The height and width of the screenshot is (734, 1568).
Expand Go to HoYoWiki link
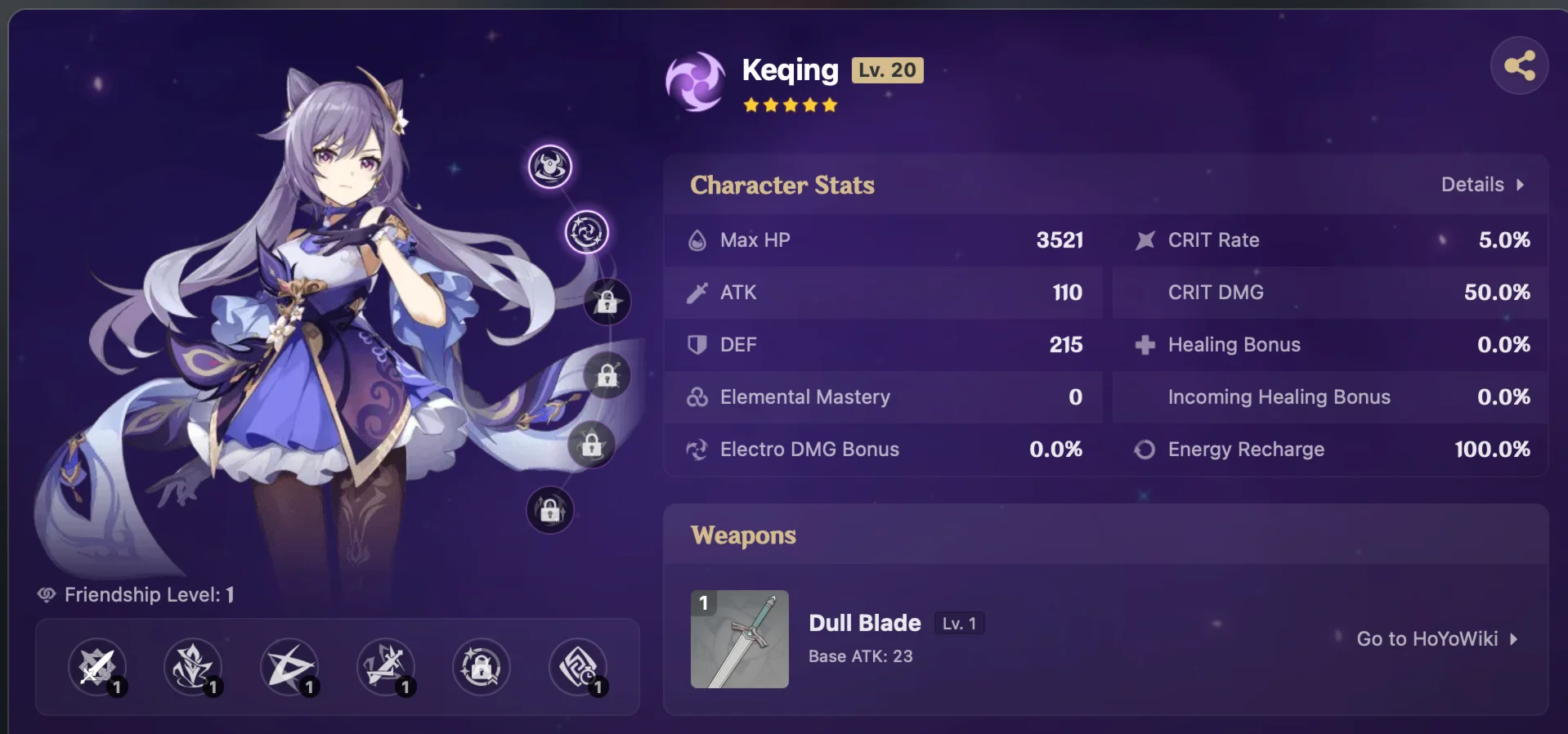1436,639
